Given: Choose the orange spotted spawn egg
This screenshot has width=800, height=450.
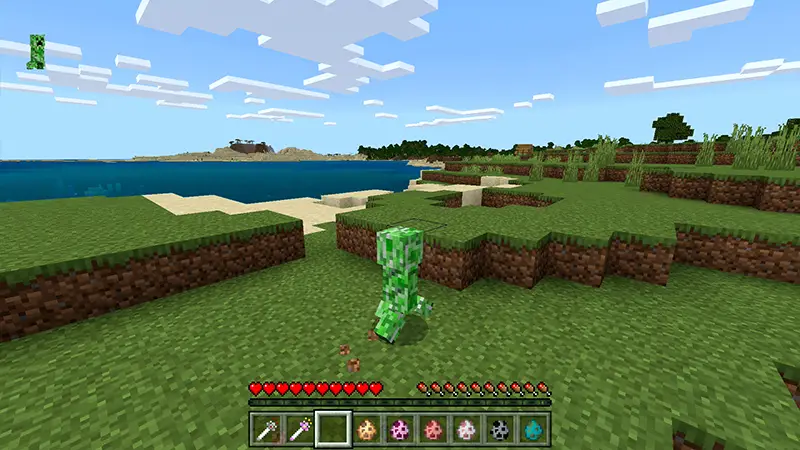Looking at the screenshot, I should click(367, 428).
